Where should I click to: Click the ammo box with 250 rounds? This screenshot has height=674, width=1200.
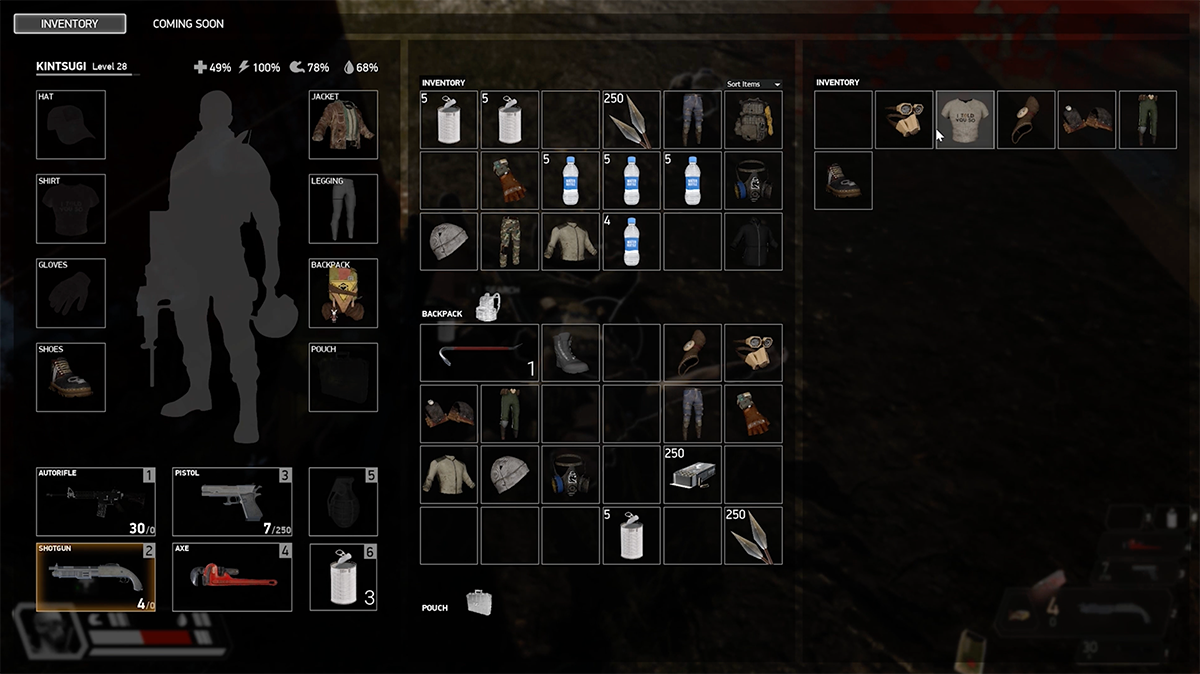point(692,475)
